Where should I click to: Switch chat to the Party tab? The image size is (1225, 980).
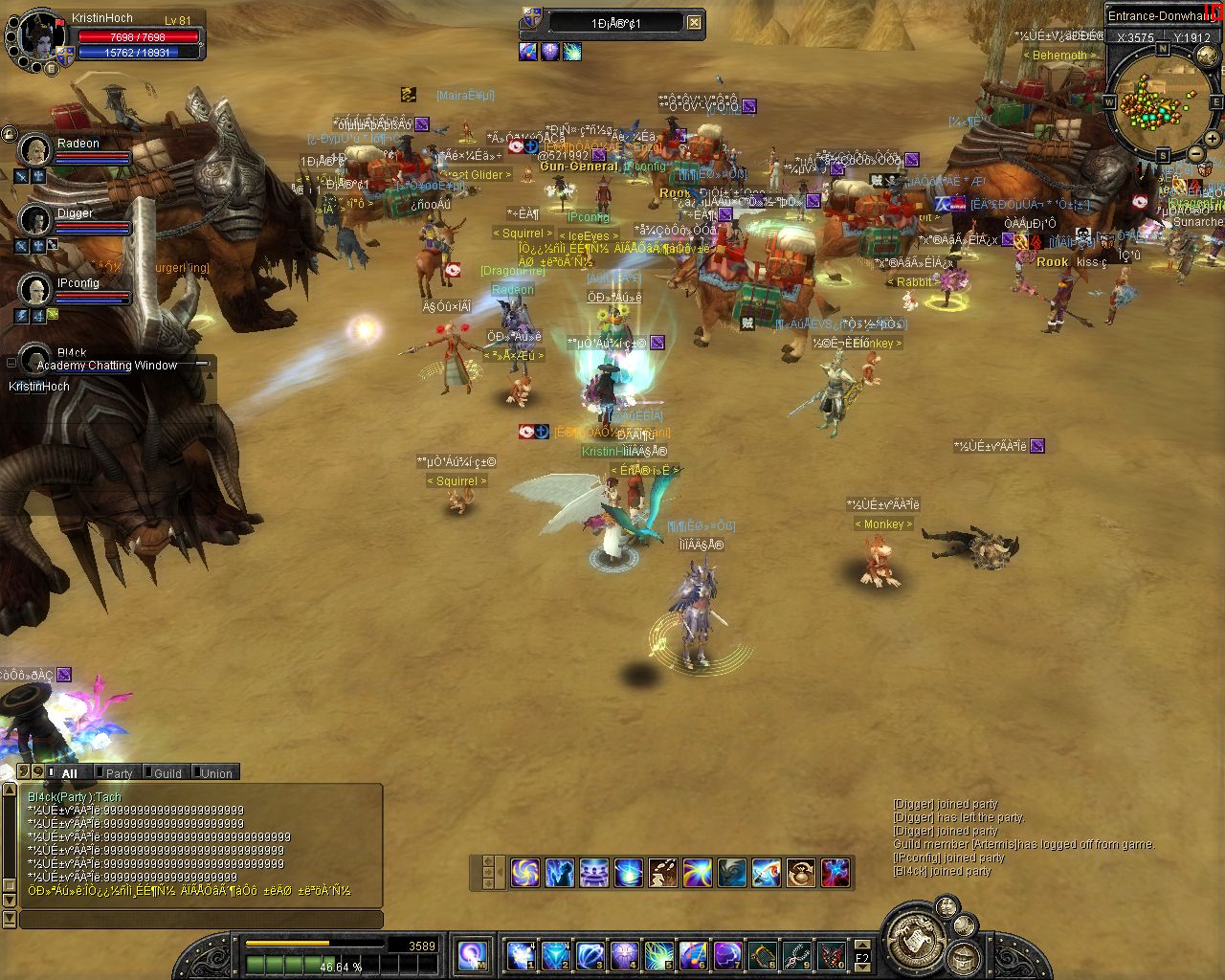[119, 773]
